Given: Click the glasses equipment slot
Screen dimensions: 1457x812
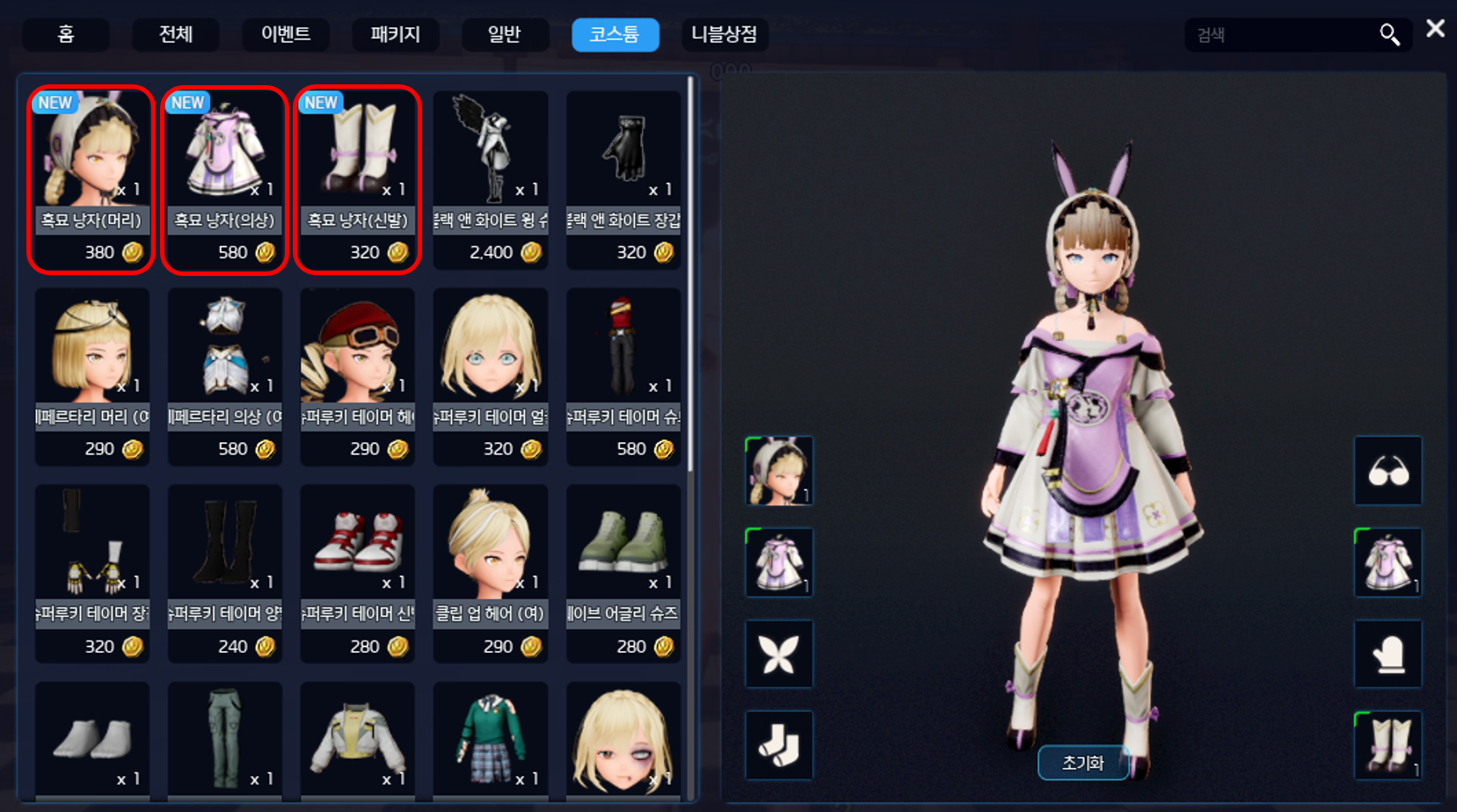Looking at the screenshot, I should [x=1388, y=471].
